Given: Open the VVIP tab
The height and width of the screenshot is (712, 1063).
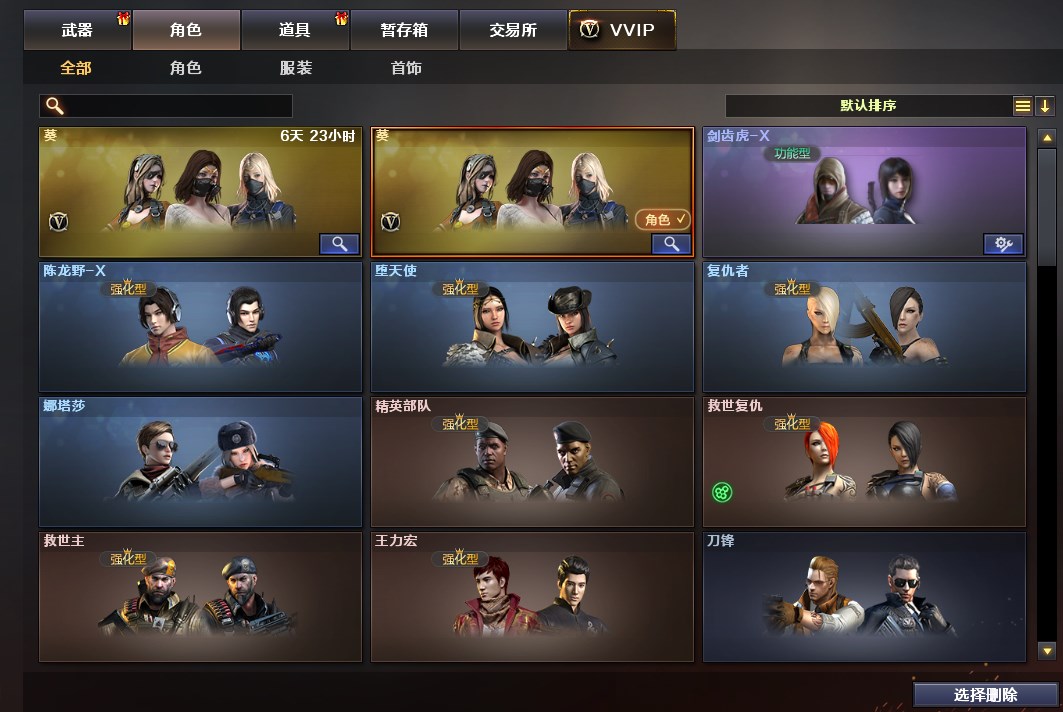Looking at the screenshot, I should 621,30.
